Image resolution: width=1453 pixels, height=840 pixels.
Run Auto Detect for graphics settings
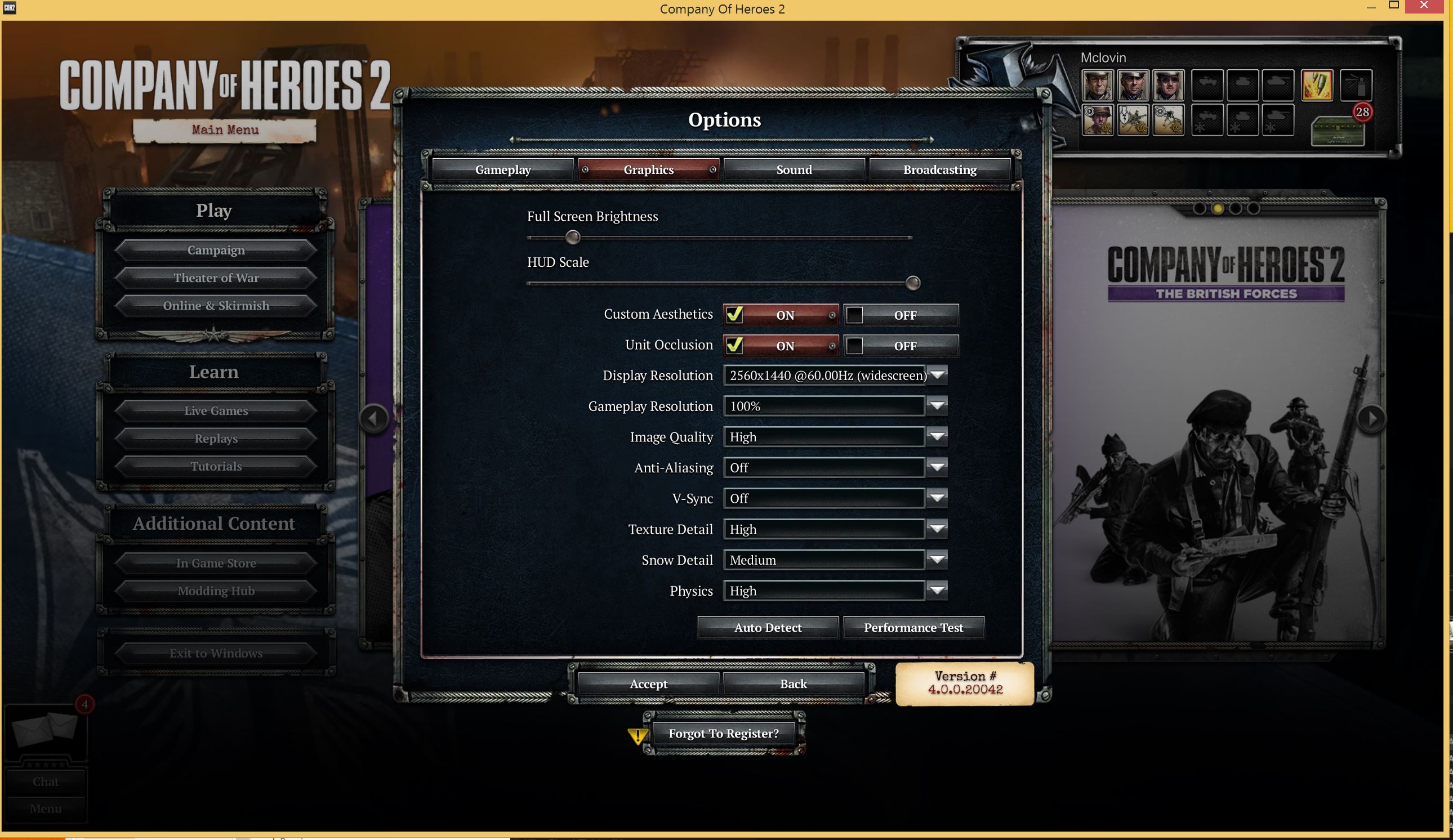pos(768,627)
